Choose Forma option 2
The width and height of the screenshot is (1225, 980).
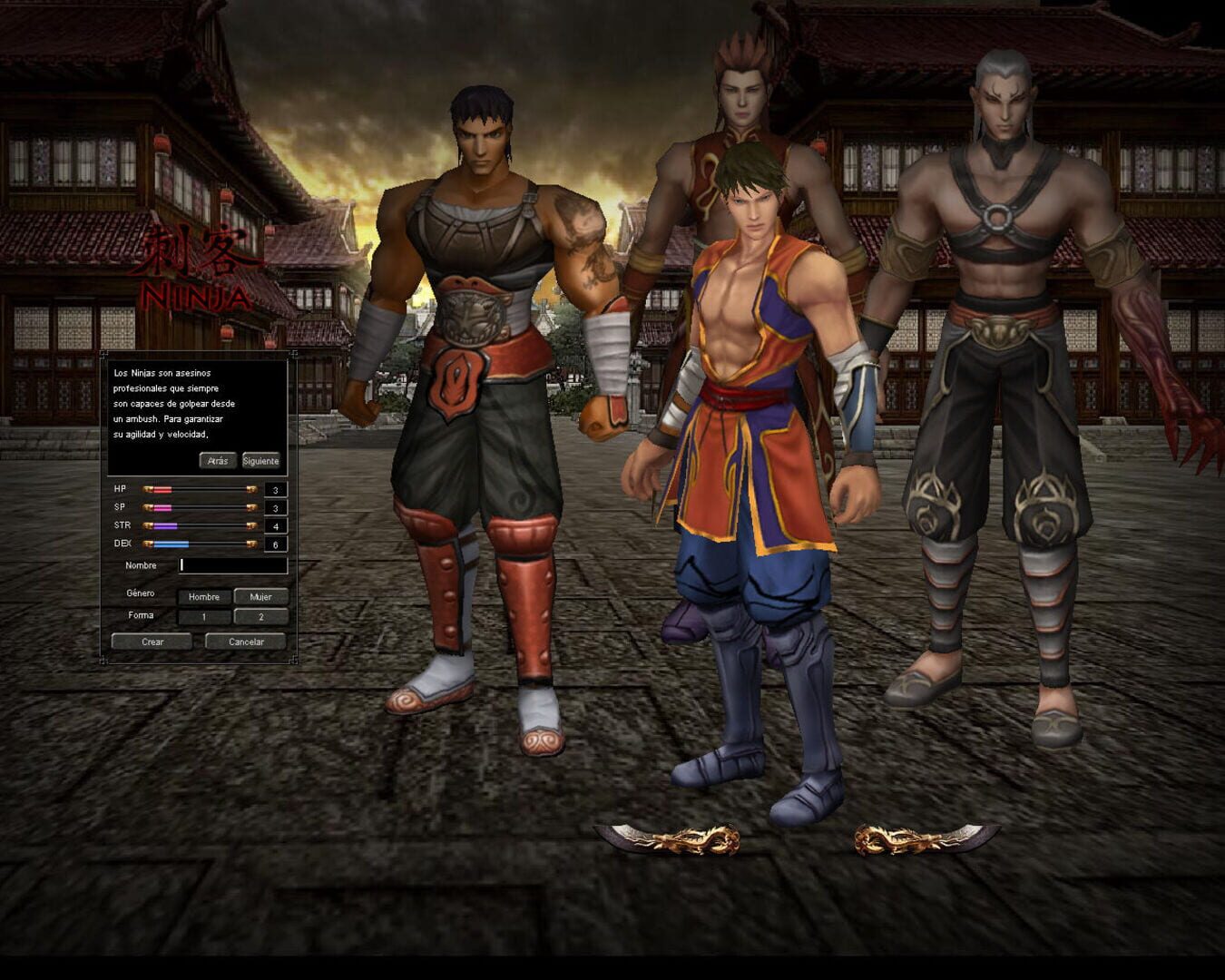pos(260,614)
